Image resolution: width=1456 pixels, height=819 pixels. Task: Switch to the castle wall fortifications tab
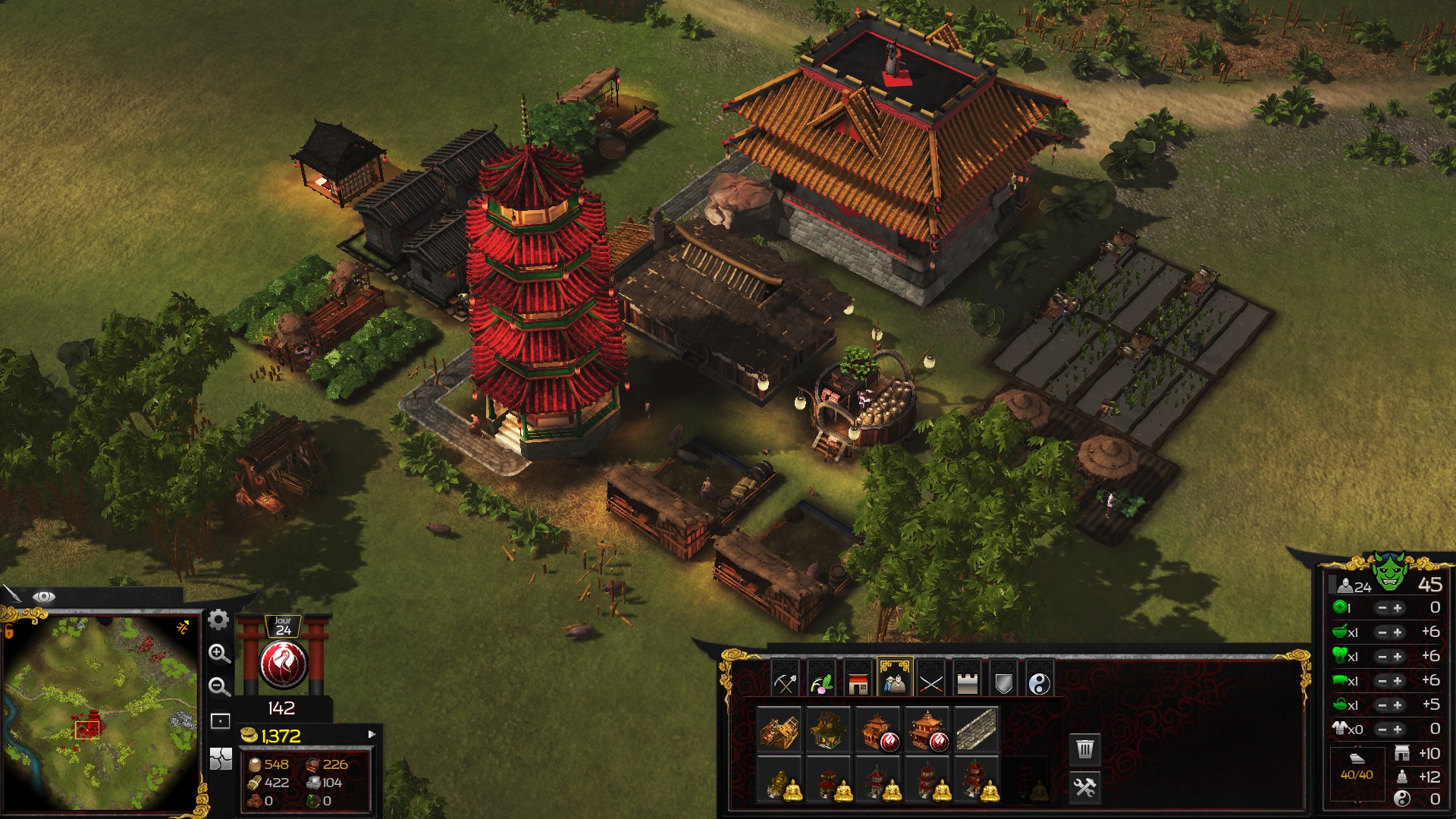click(967, 683)
